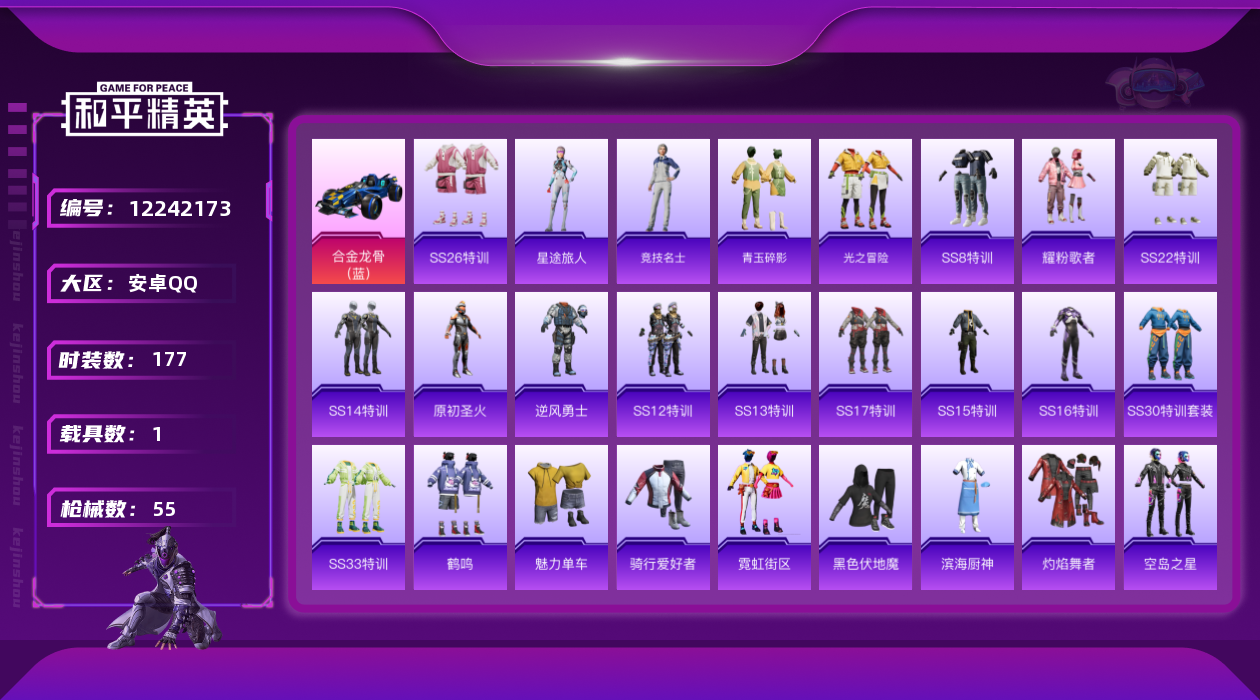Select the 合金龙骨（蓝） vehicle tile
The width and height of the screenshot is (1260, 700).
(358, 211)
